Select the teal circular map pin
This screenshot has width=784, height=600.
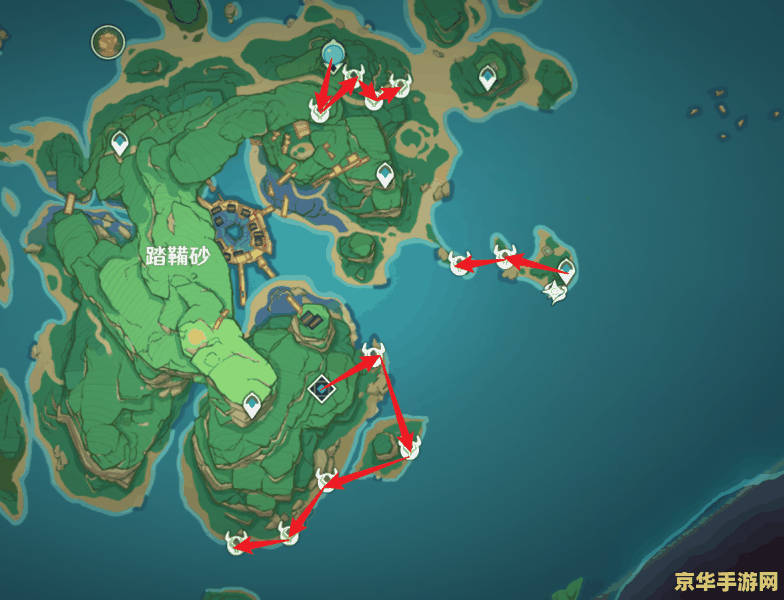tap(333, 51)
